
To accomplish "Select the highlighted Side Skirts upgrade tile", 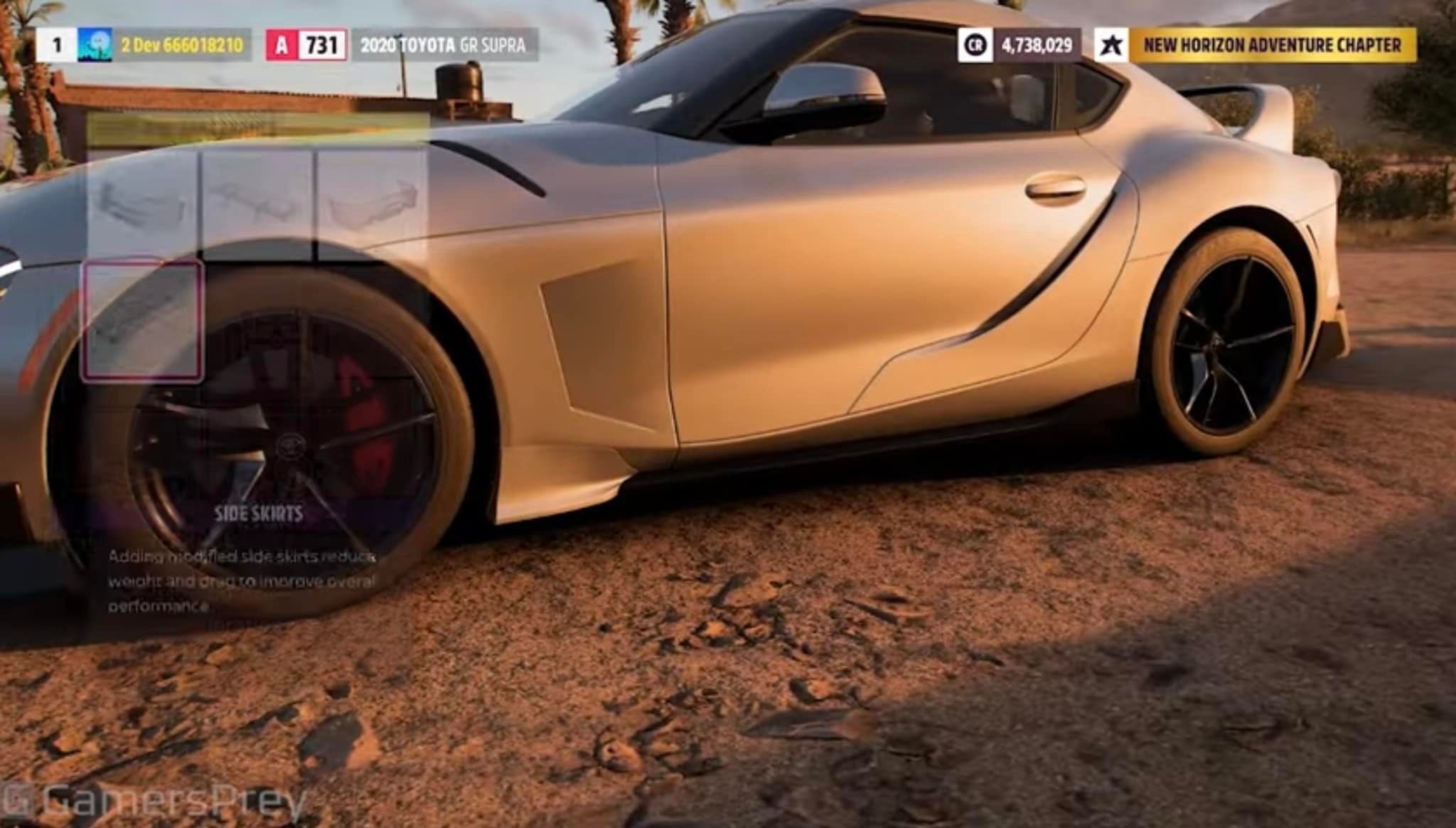I will [143, 320].
